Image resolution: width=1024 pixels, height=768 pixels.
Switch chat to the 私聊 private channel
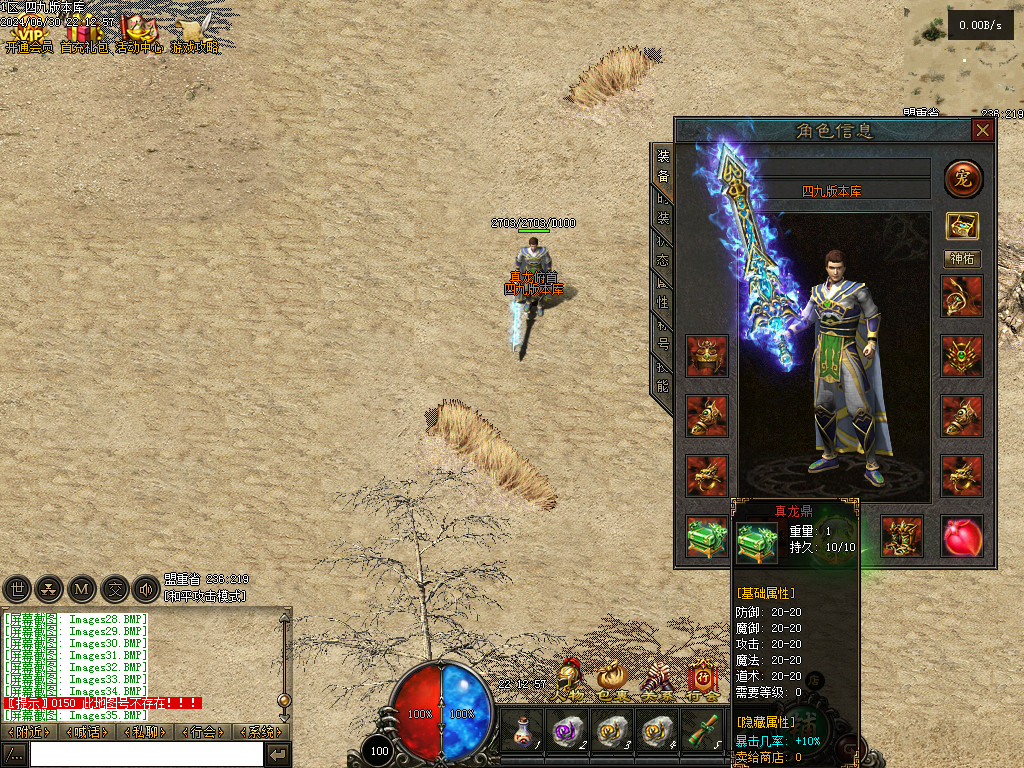[145, 732]
